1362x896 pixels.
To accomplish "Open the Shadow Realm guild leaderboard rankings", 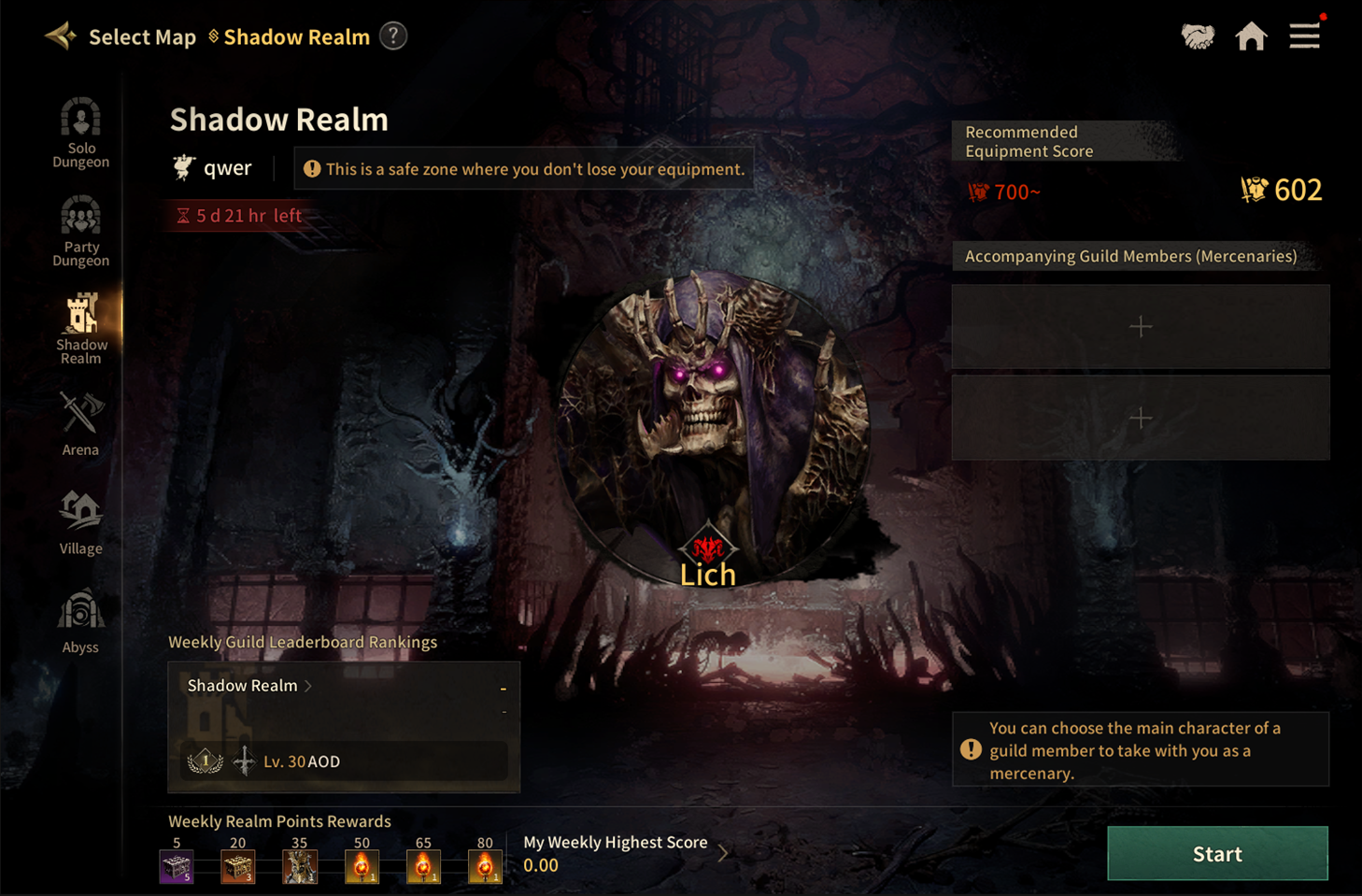I will (x=249, y=686).
